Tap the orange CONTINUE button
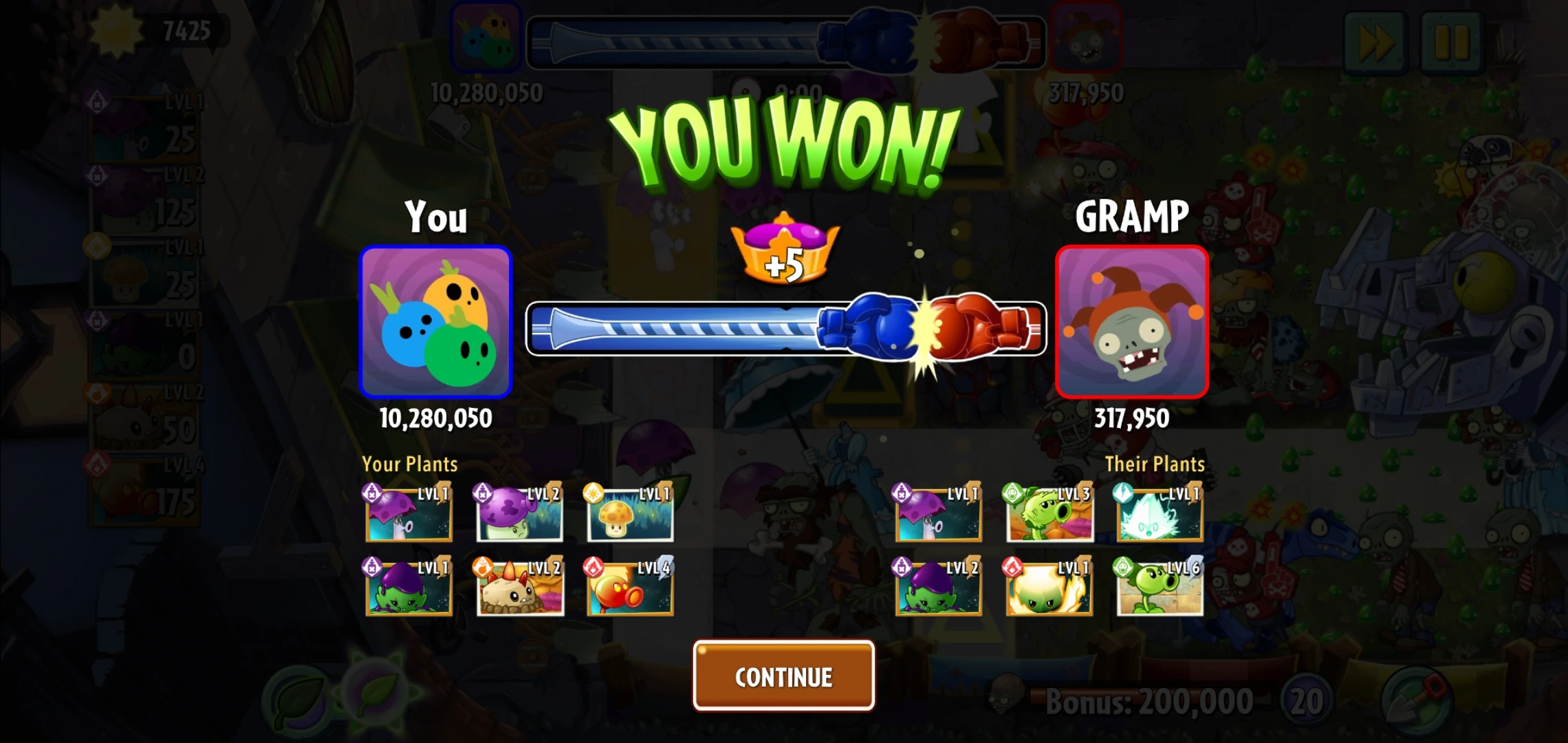The width and height of the screenshot is (1568, 743). point(783,677)
